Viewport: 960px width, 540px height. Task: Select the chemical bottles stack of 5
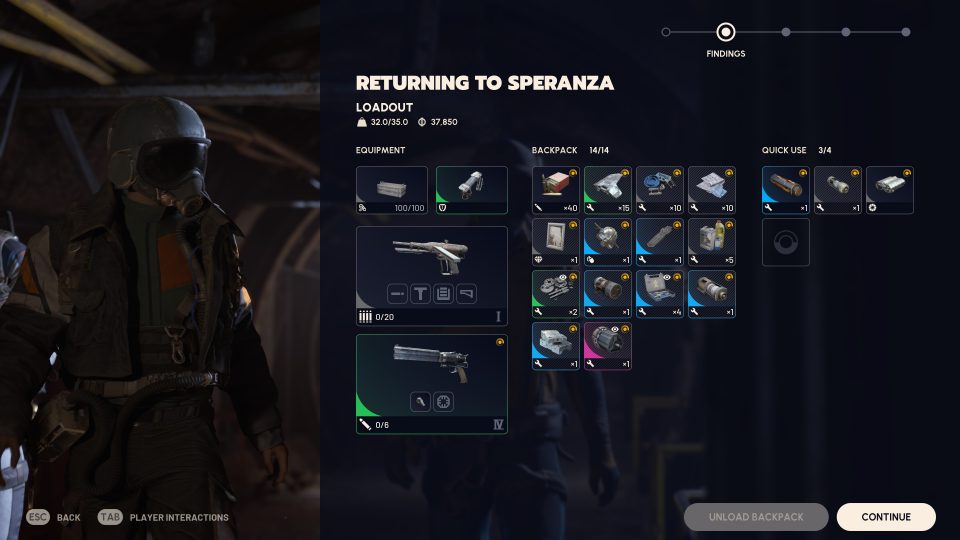coord(712,242)
